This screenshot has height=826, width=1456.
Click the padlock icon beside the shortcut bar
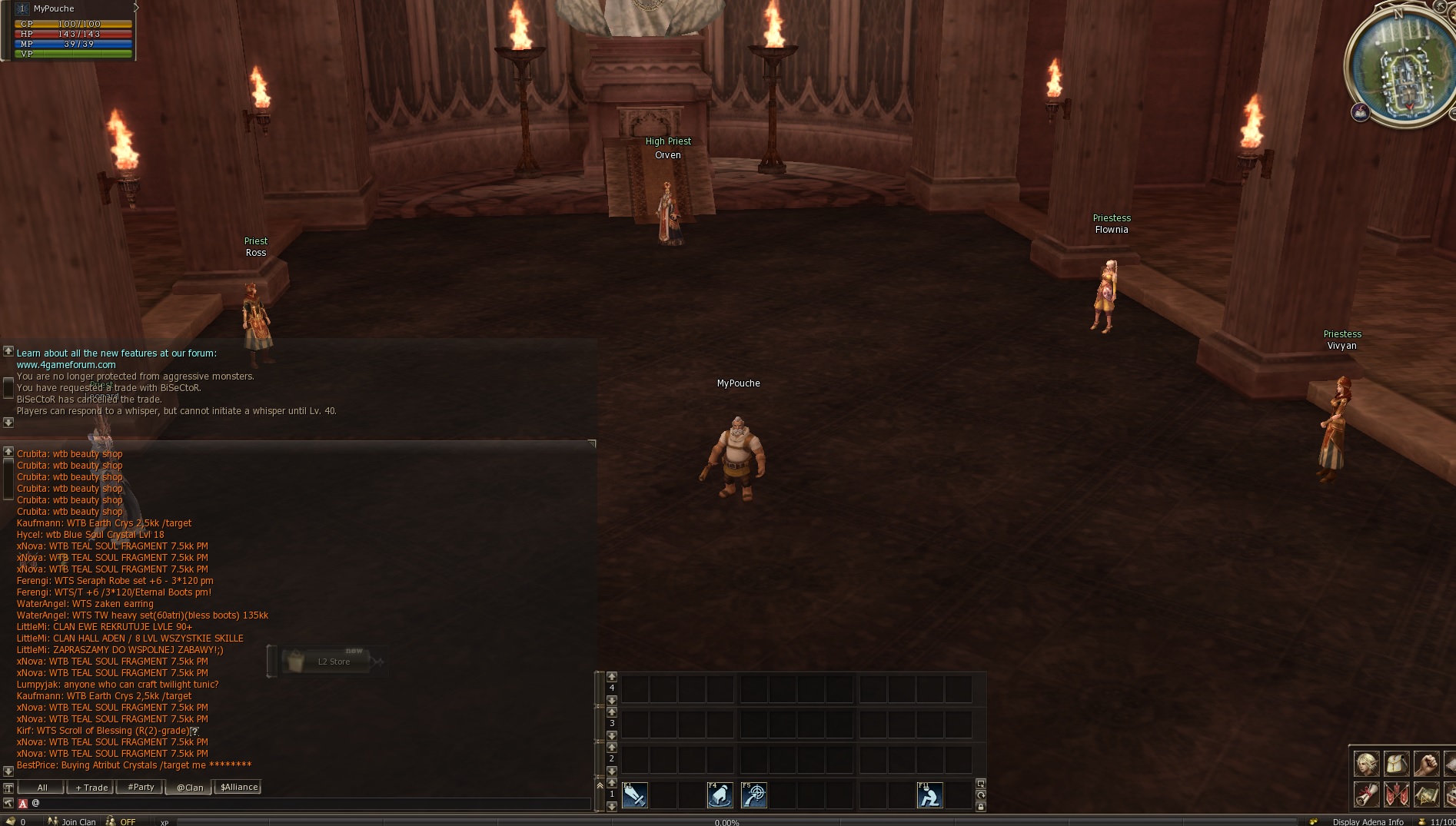(982, 808)
